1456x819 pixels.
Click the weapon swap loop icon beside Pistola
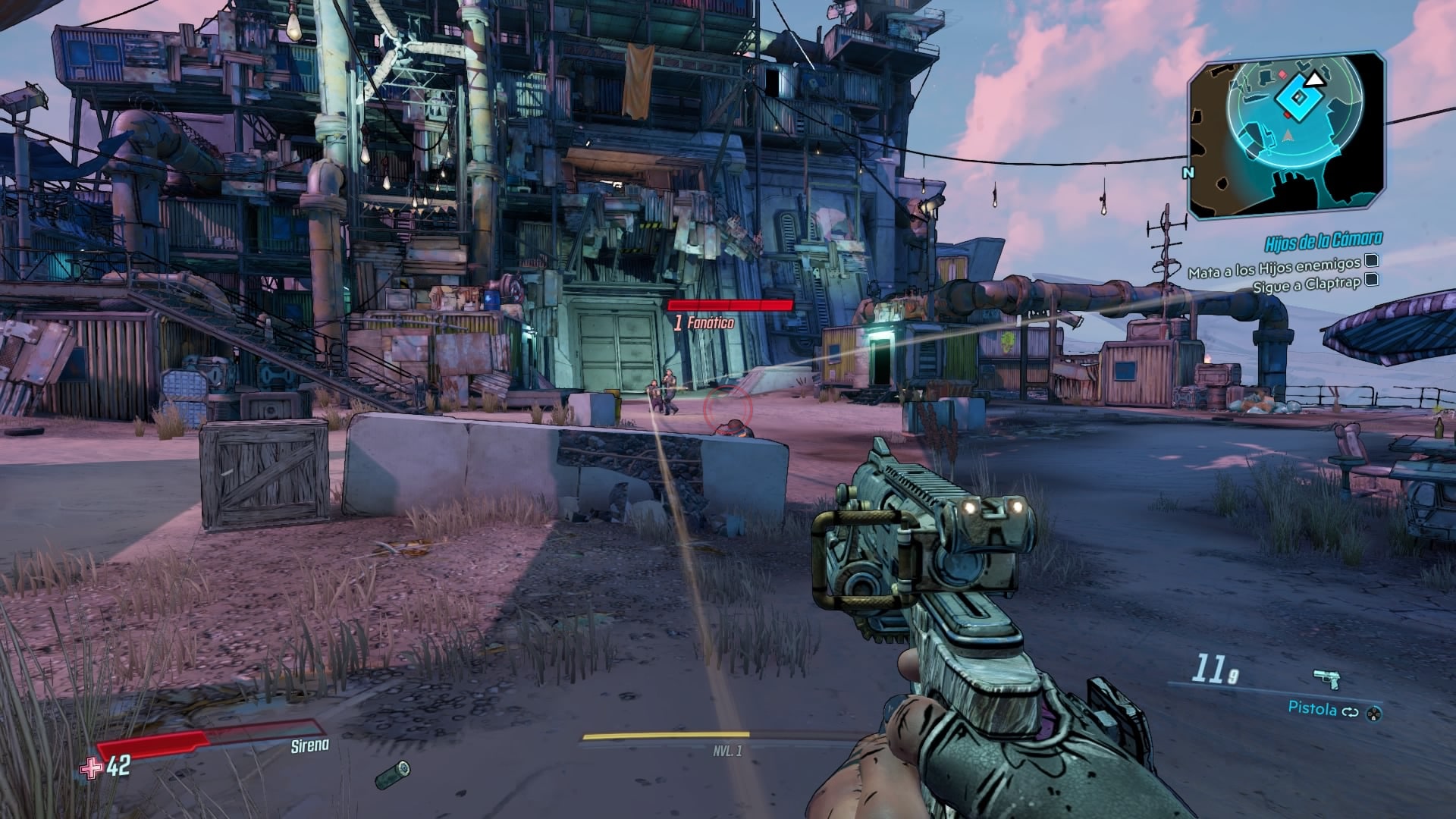1351,712
